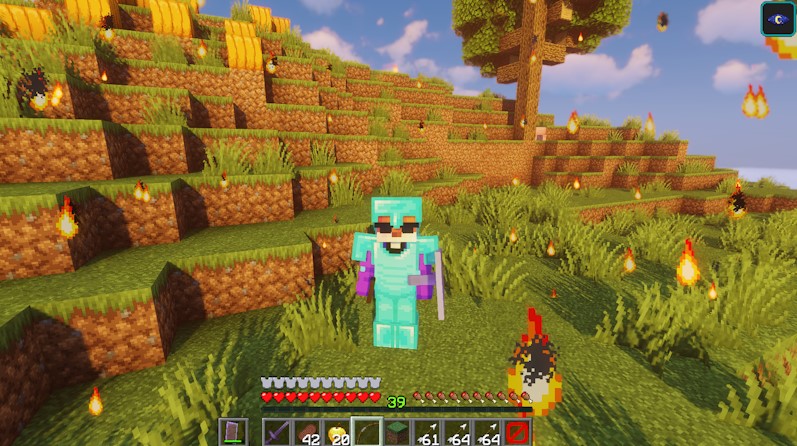The image size is (797, 446).
Task: Click the night vision status effect icon
Action: (x=777, y=18)
